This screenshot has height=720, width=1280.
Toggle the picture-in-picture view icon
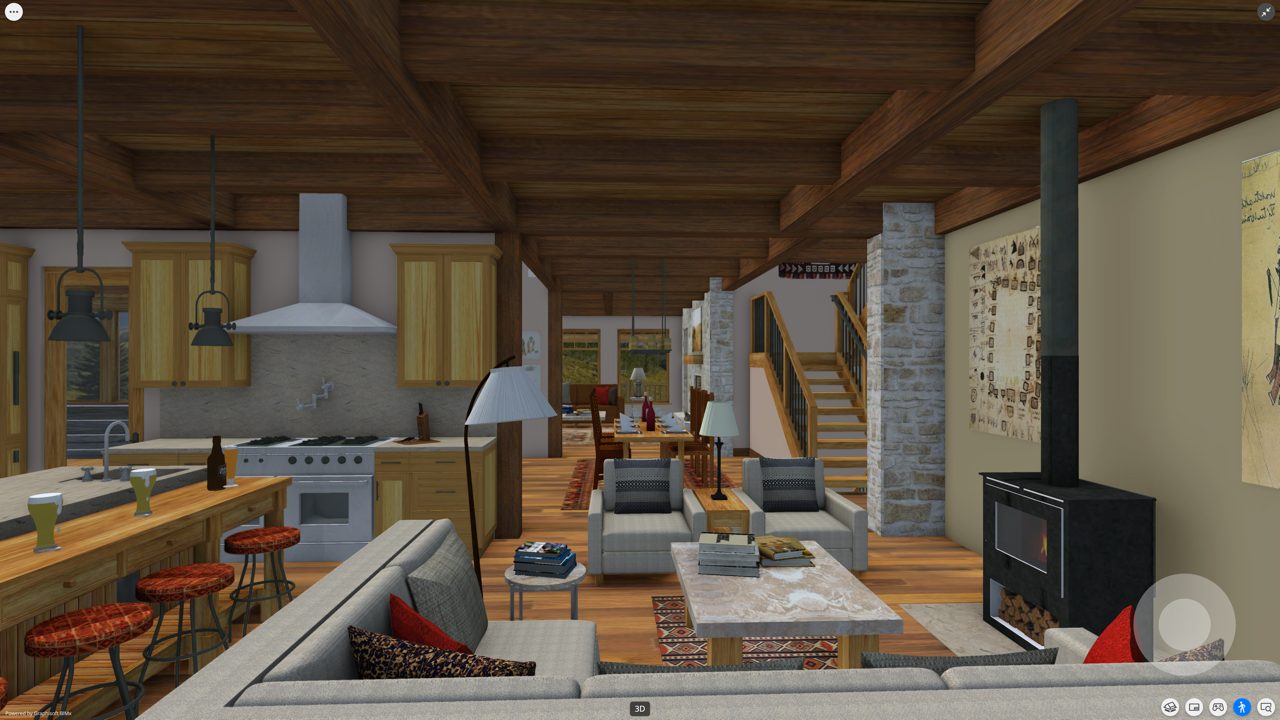point(1194,707)
